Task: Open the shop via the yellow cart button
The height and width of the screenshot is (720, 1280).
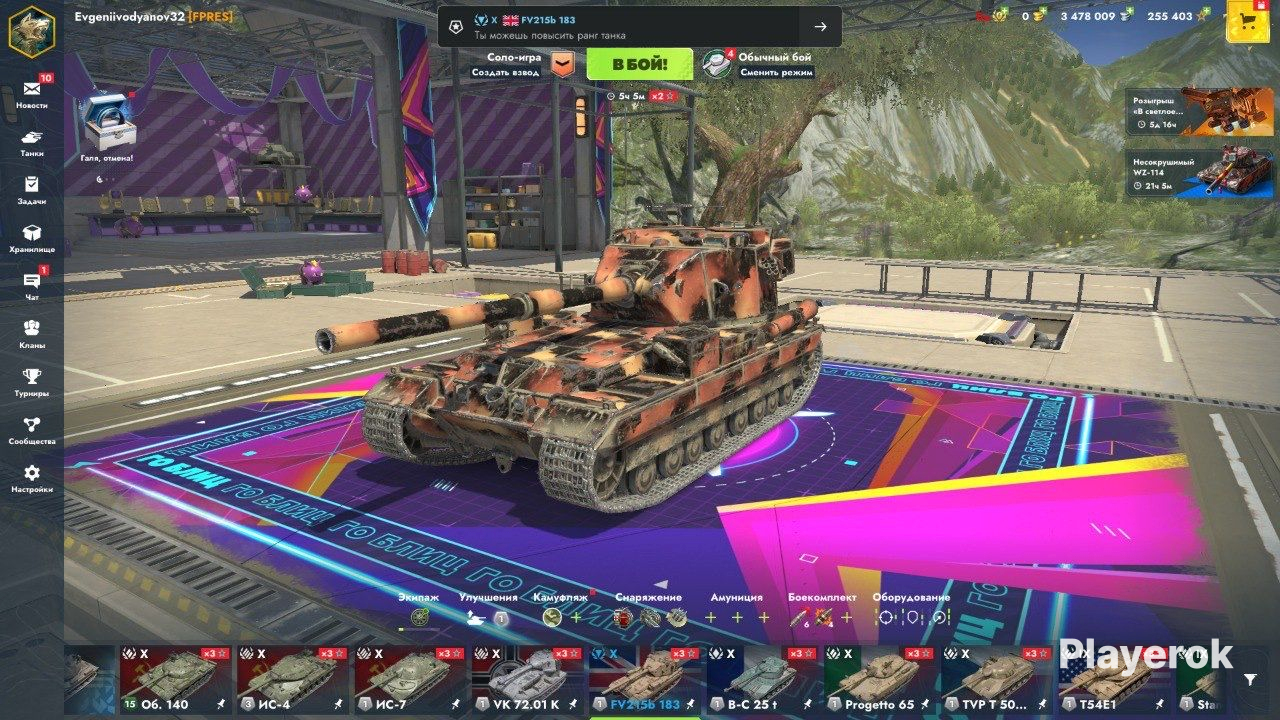Action: coord(1247,21)
